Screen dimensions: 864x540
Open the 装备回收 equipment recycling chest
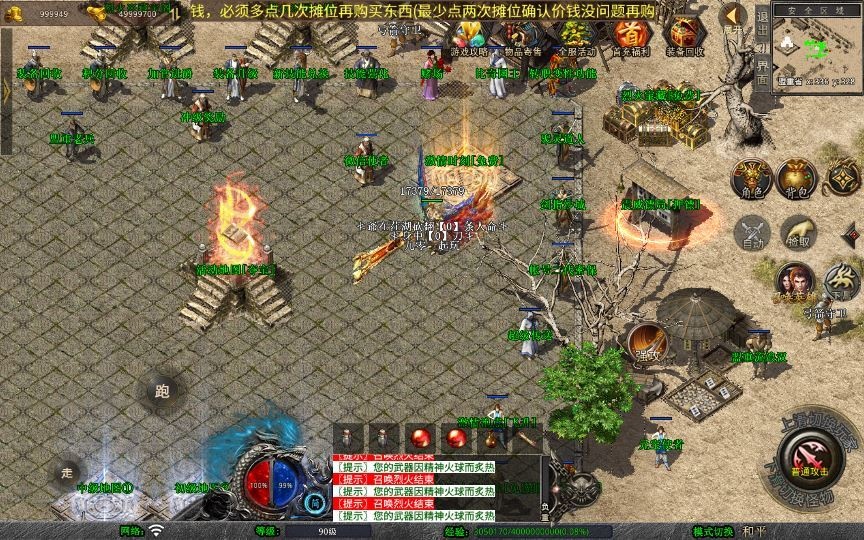point(684,37)
